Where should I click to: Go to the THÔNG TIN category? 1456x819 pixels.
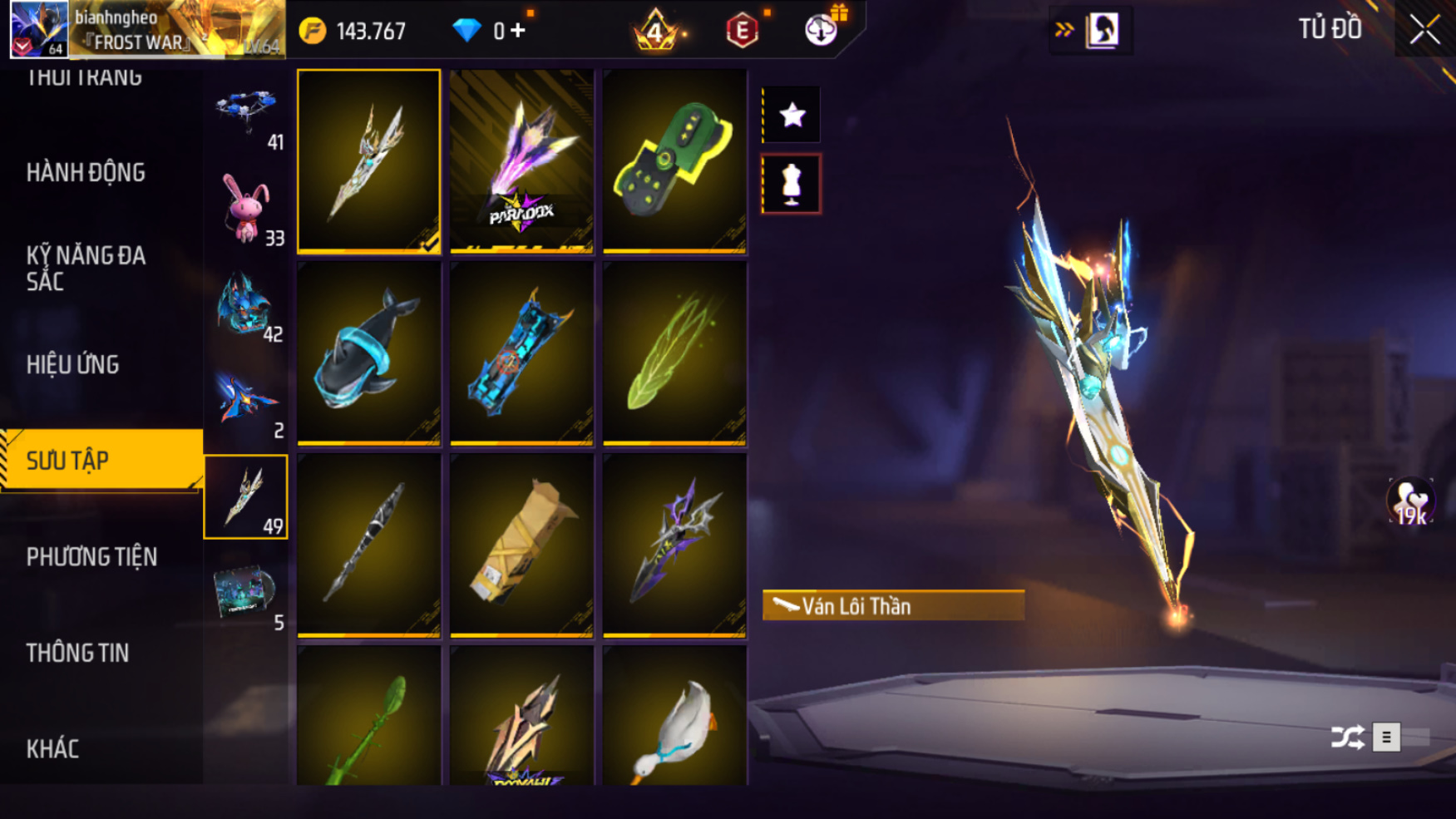pyautogui.click(x=77, y=654)
